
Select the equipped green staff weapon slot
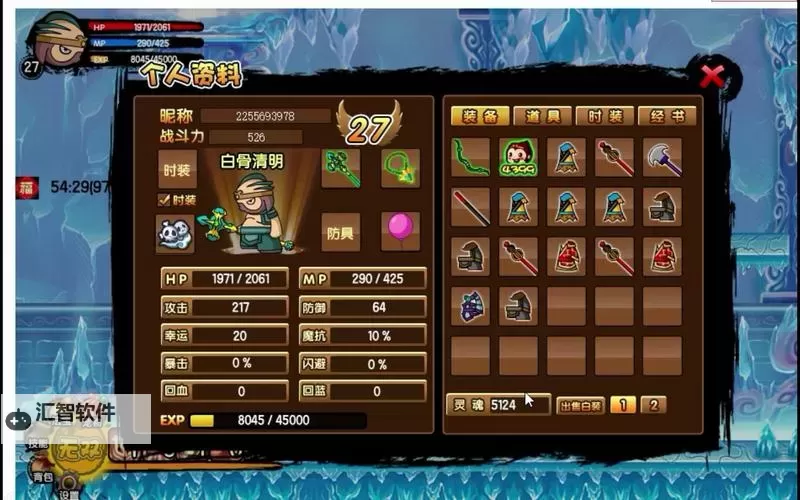(340, 168)
